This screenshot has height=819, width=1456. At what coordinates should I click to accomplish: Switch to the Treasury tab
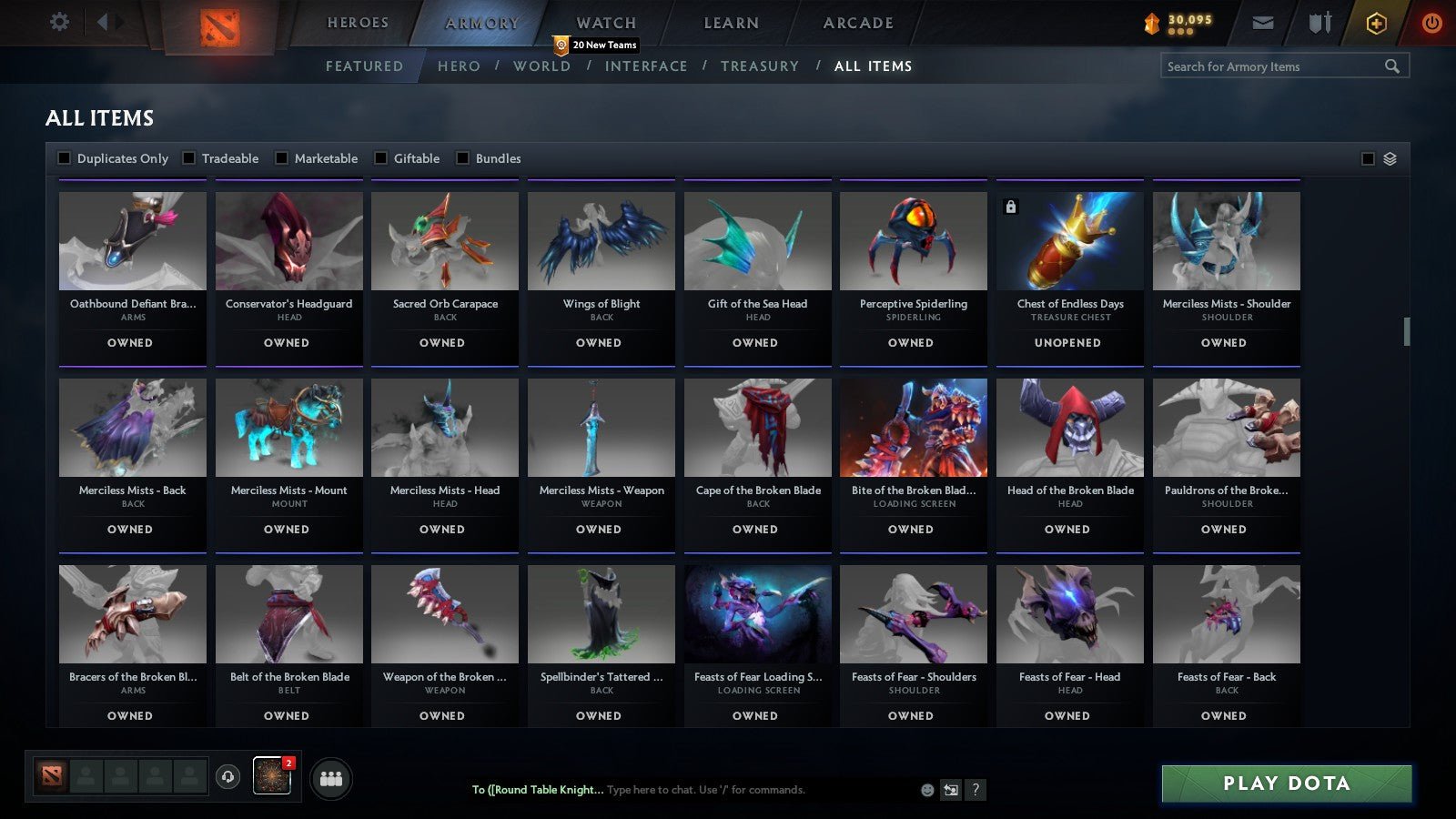761,66
